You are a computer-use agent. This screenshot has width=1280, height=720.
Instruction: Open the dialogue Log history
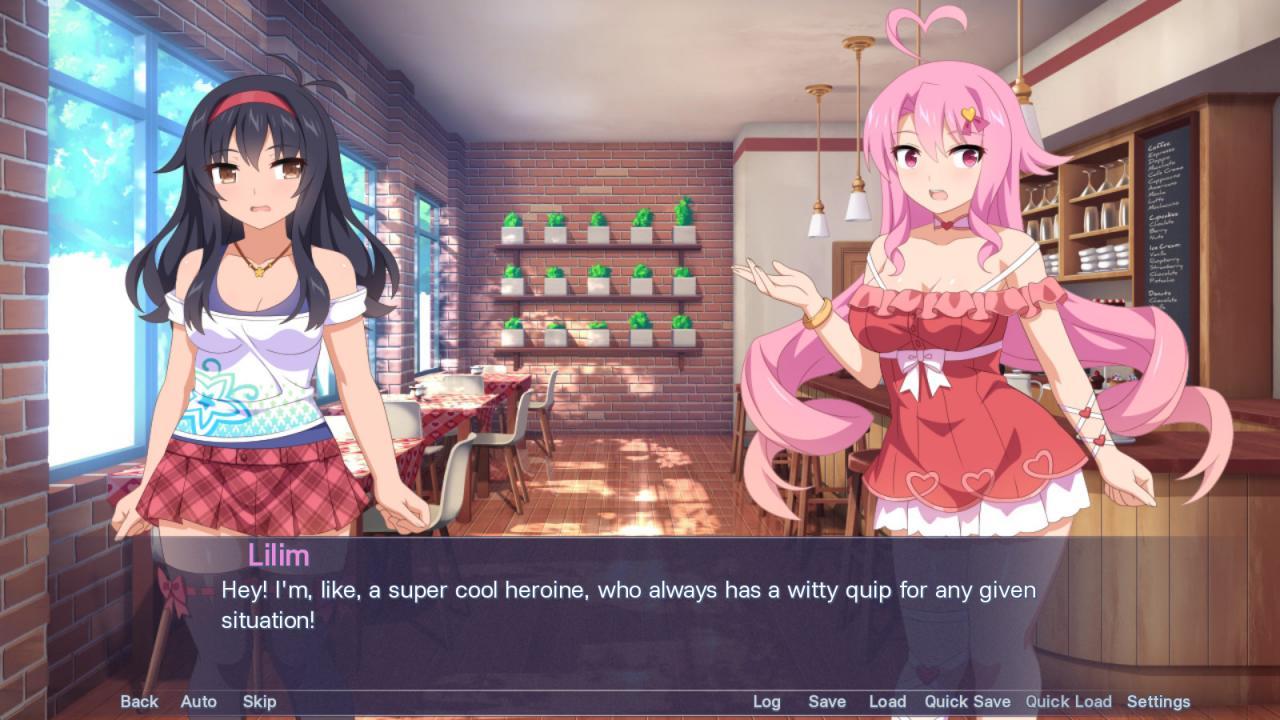(x=766, y=701)
